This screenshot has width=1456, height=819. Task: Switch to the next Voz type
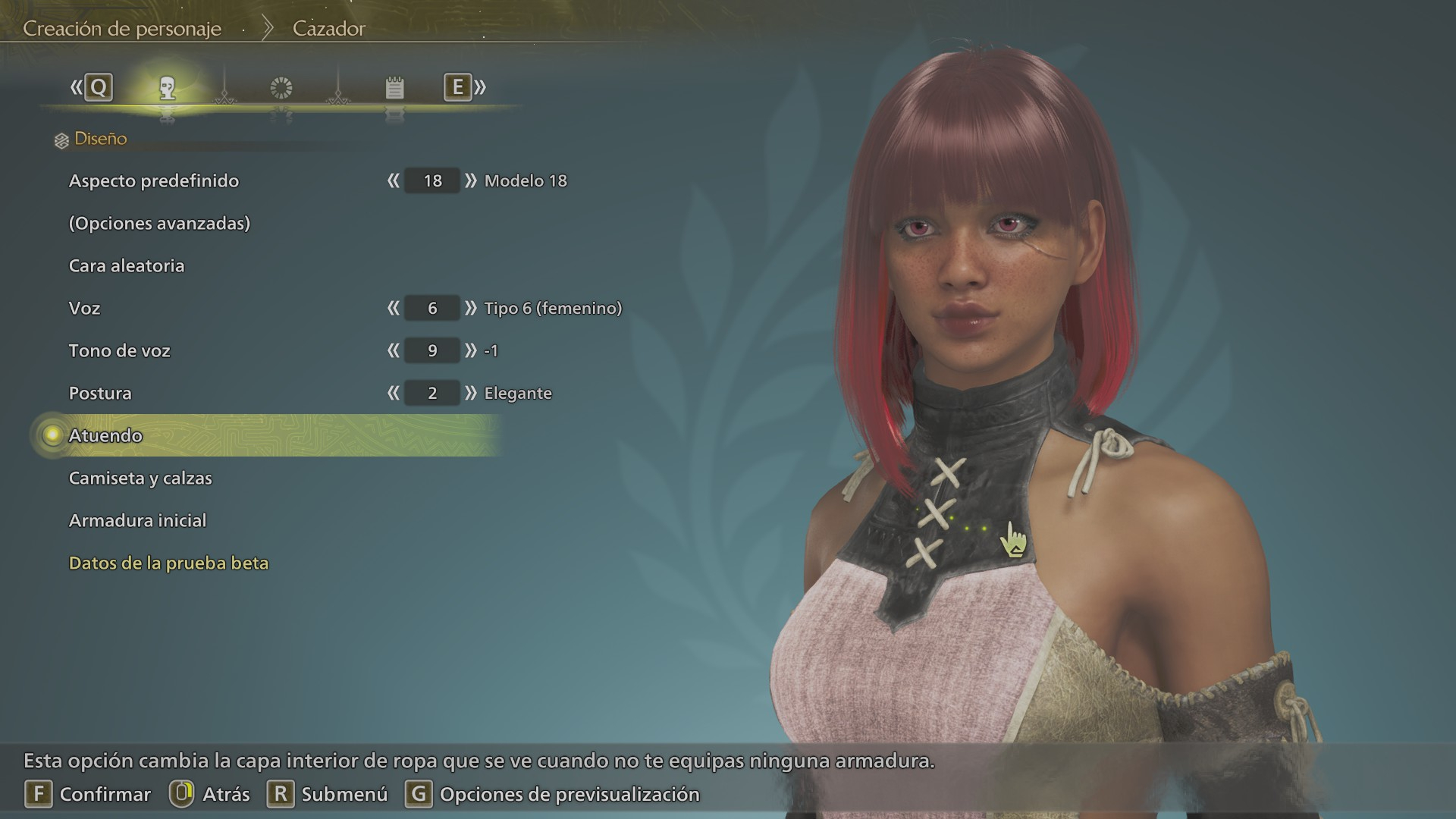(471, 308)
